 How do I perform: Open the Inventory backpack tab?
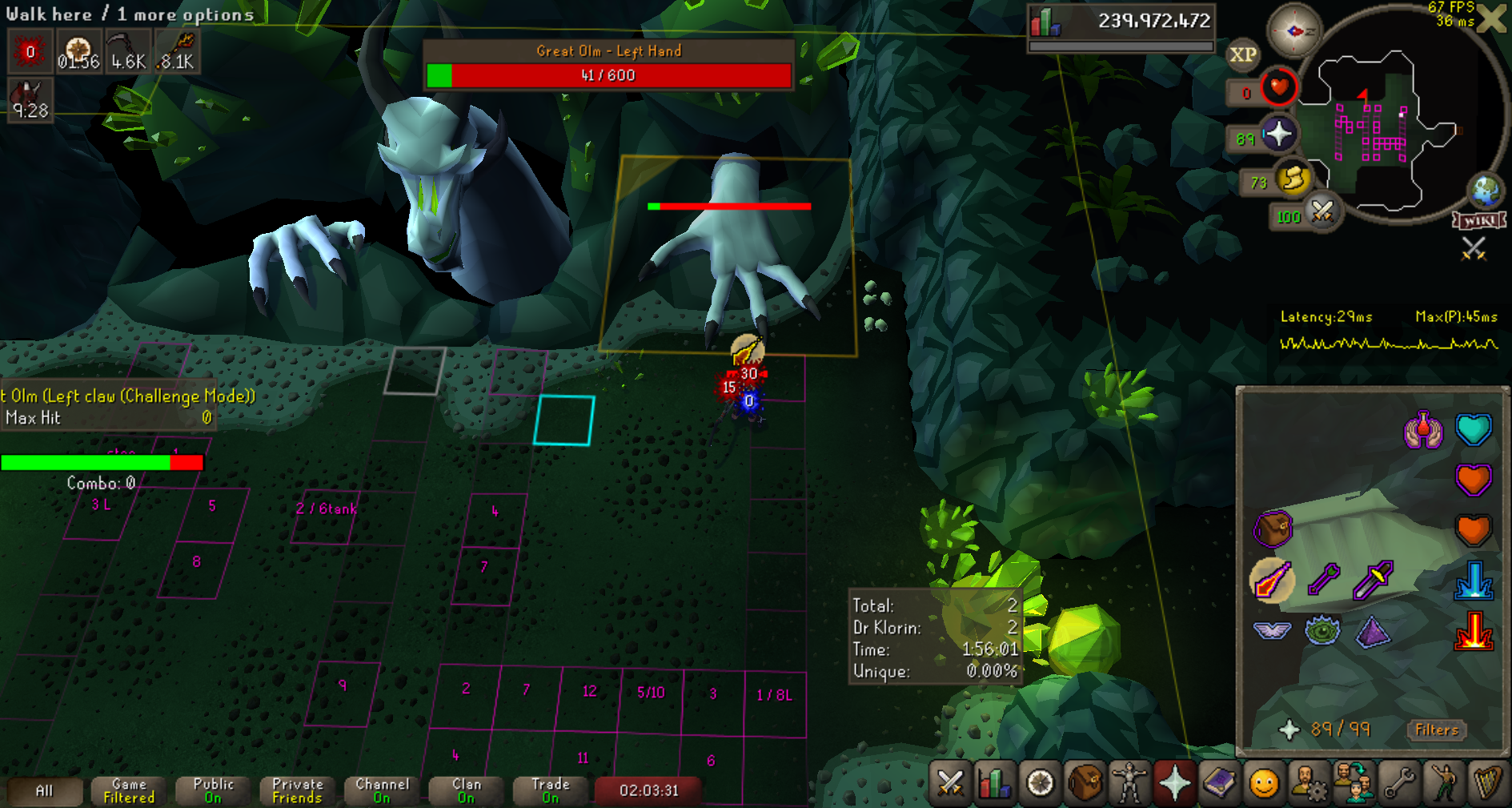(1085, 782)
